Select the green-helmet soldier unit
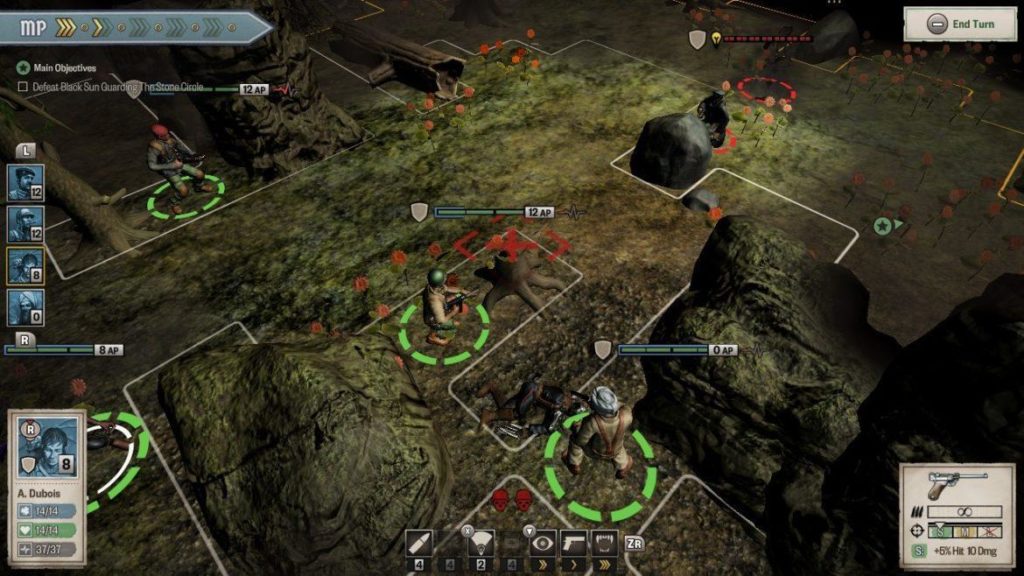1024x576 pixels. 442,304
